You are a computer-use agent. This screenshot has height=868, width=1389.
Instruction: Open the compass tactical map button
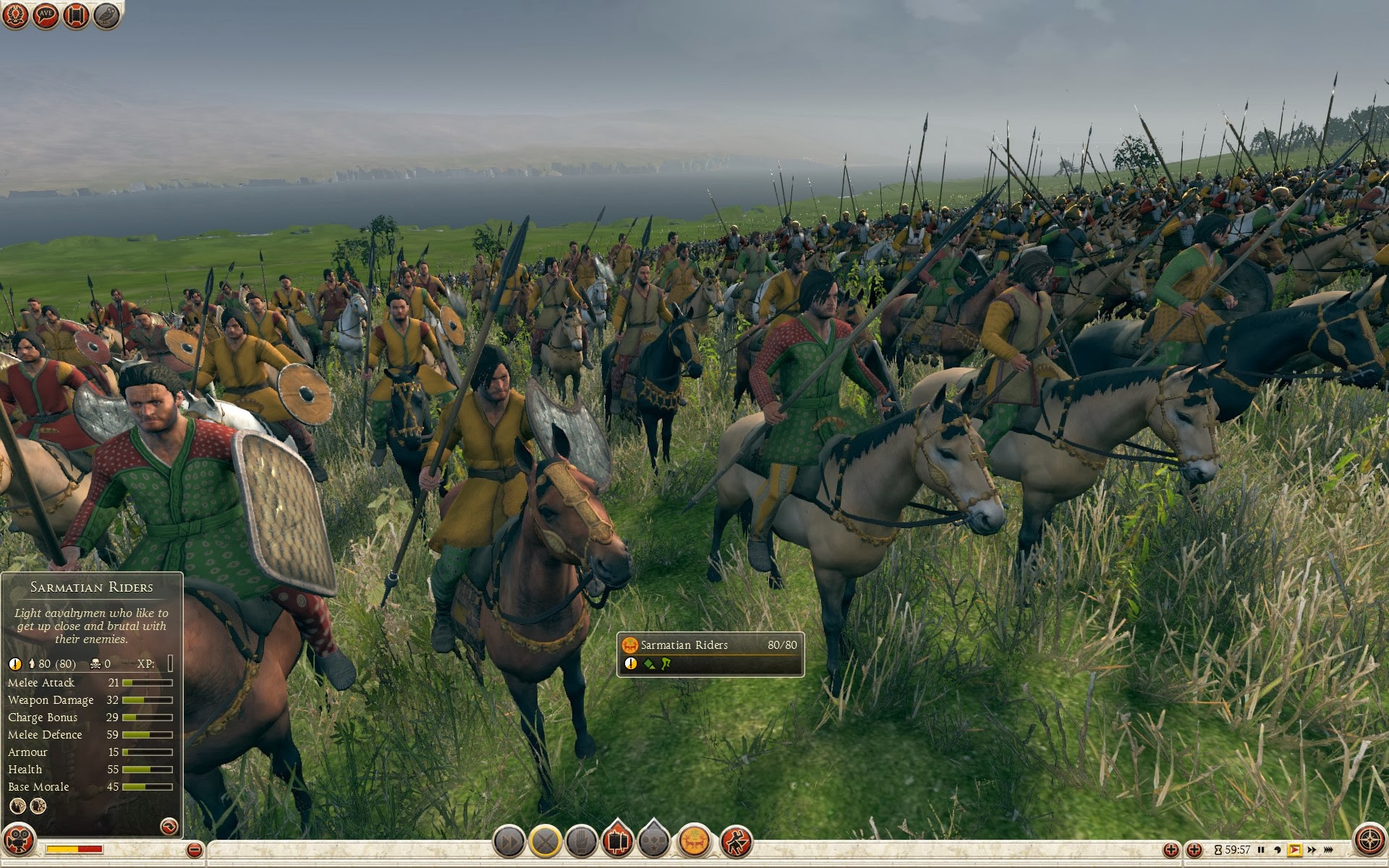pos(1369,841)
